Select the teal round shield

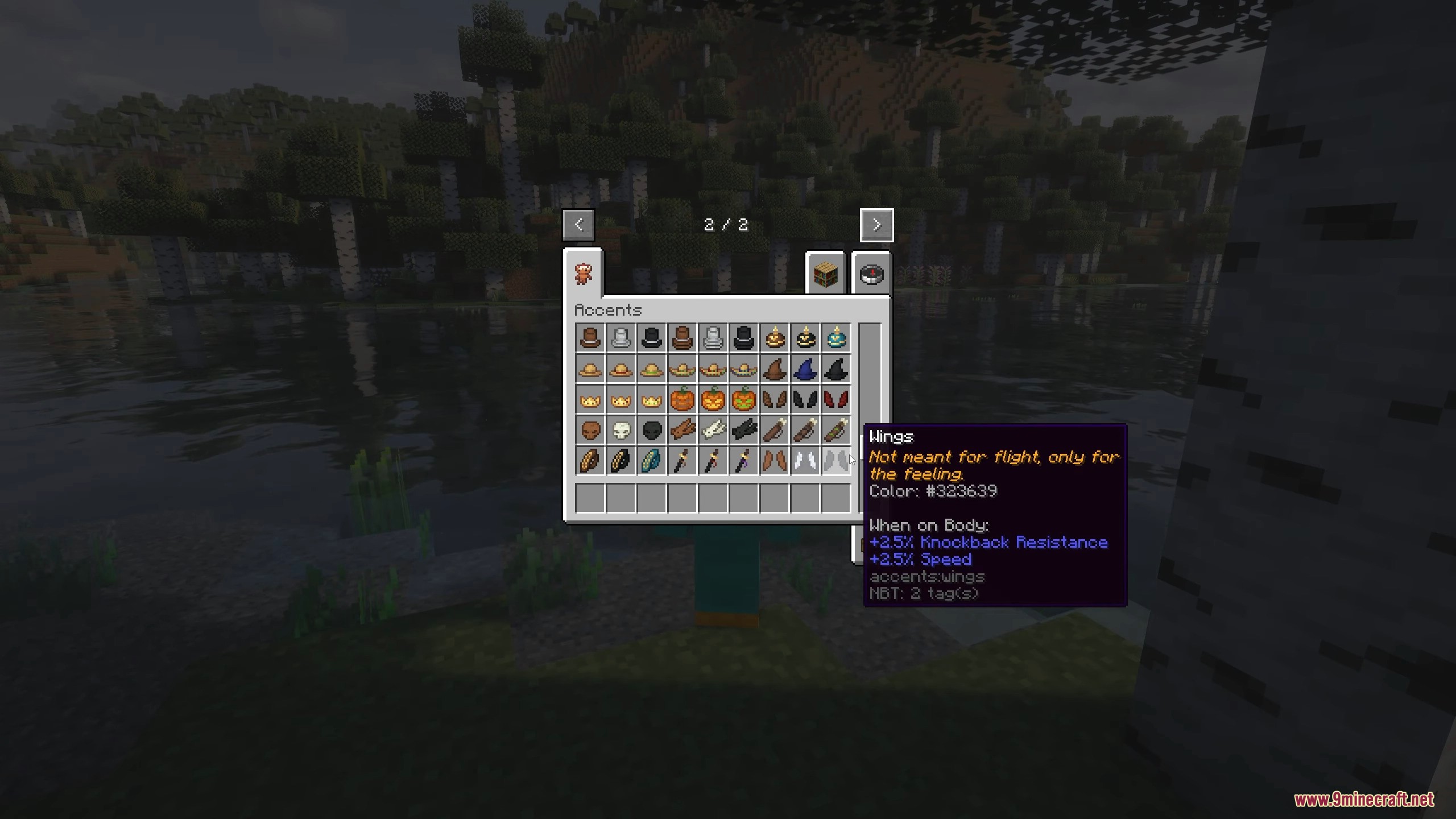[x=651, y=461]
